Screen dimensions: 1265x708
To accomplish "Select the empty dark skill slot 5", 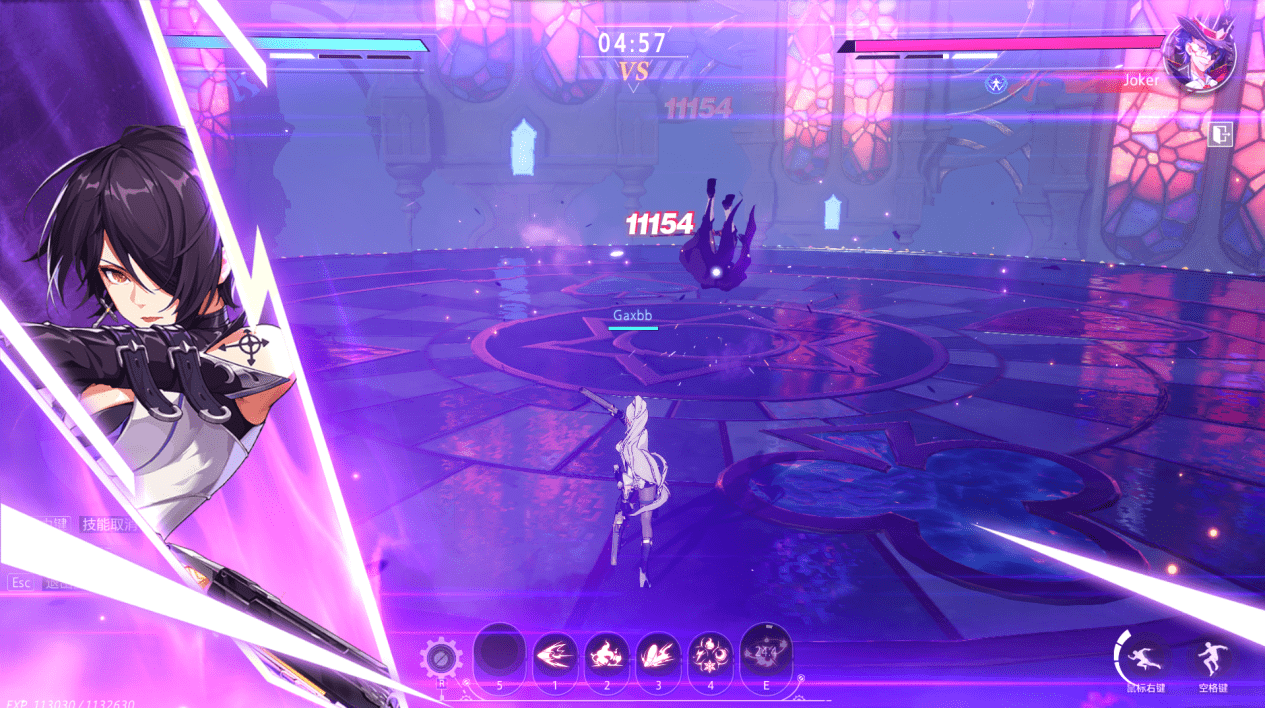I will coord(500,653).
